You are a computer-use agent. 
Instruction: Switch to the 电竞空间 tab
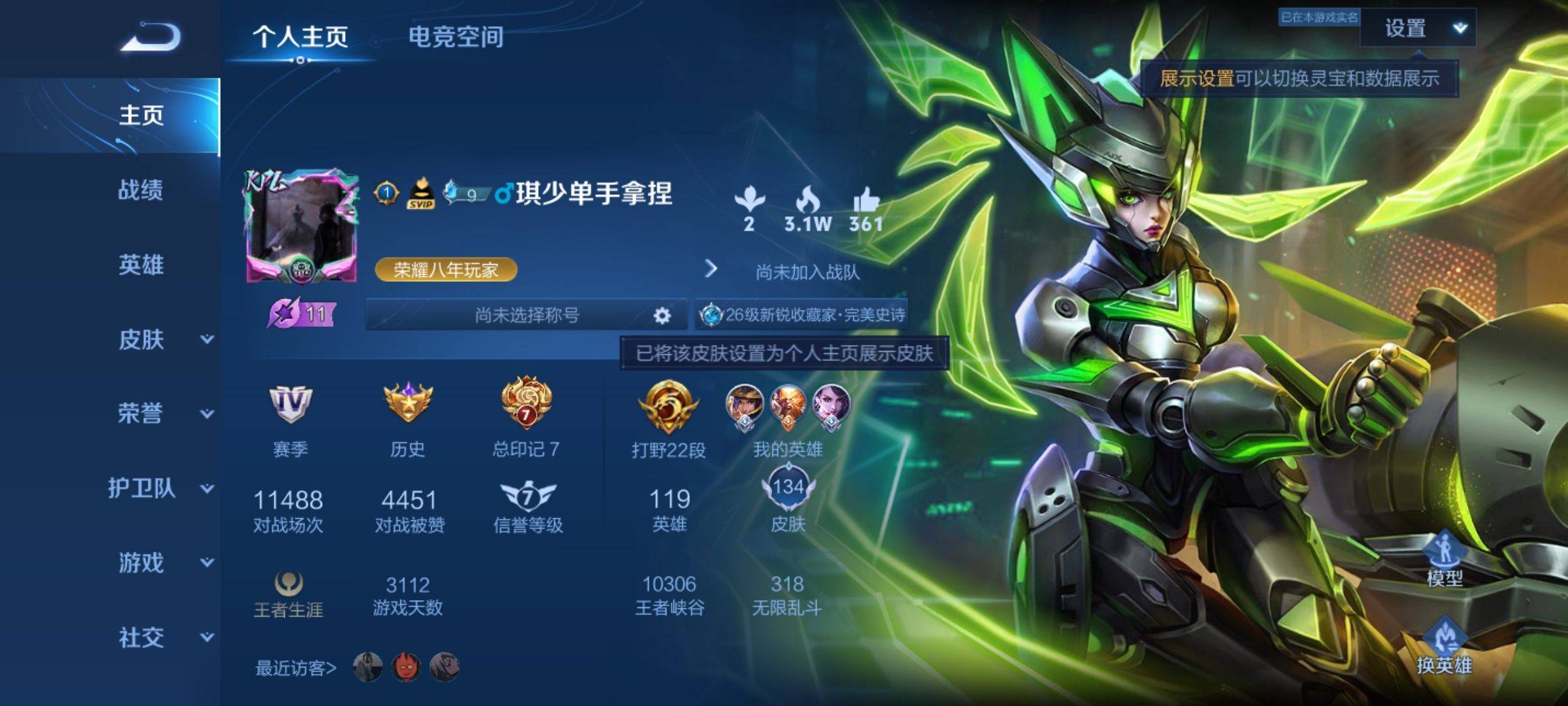pos(455,37)
